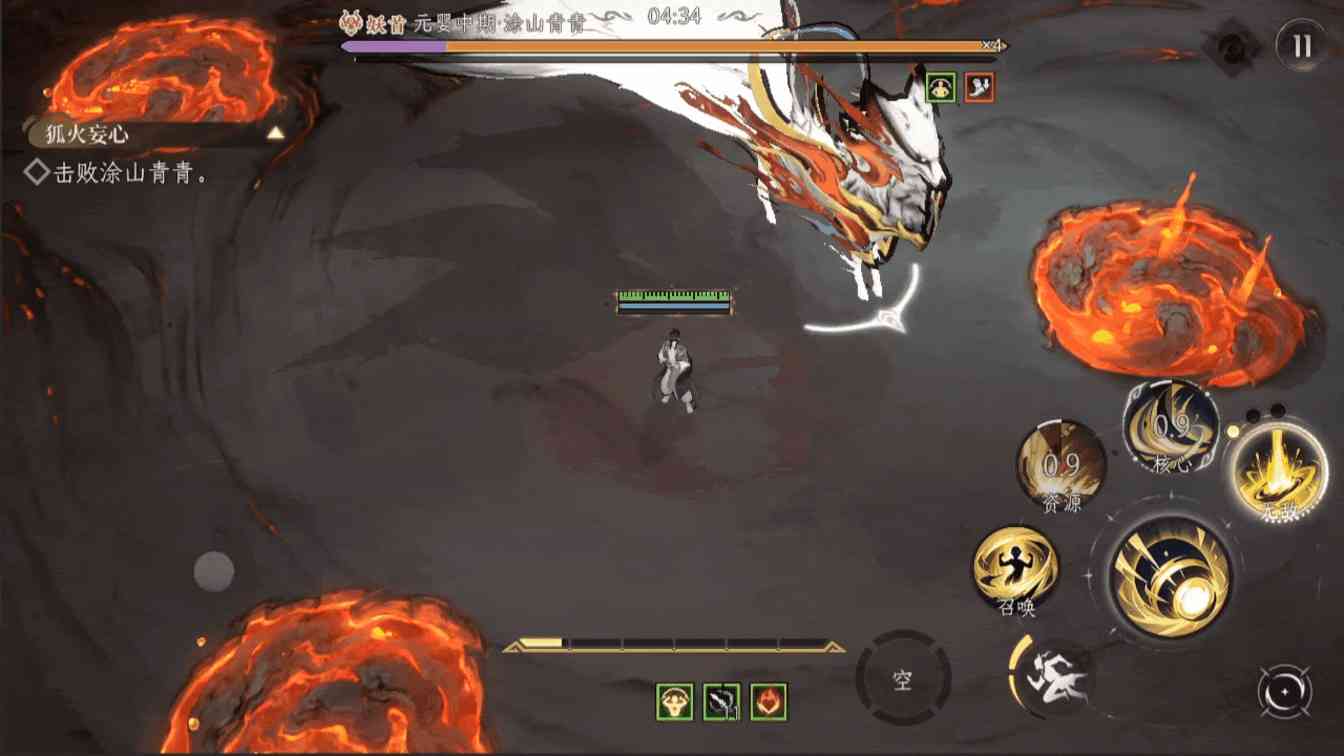Image resolution: width=1344 pixels, height=756 pixels.
Task: Use the 资源 resource skill
Action: point(1058,468)
